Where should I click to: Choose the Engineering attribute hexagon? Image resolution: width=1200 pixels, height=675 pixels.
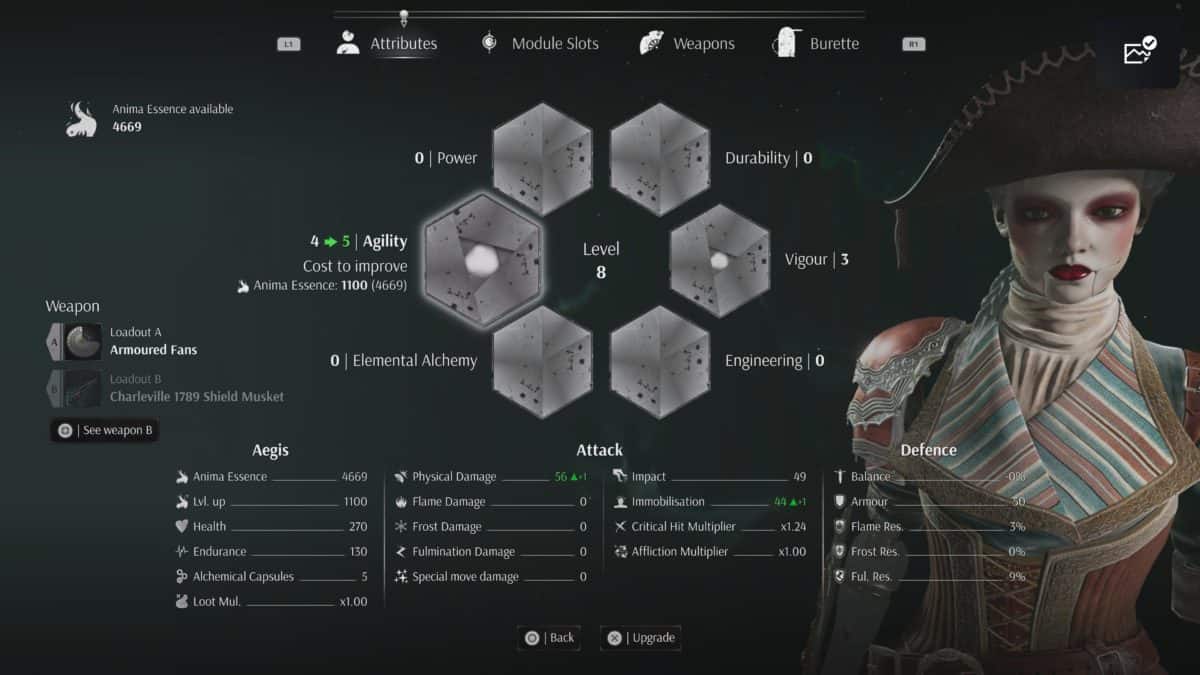660,361
